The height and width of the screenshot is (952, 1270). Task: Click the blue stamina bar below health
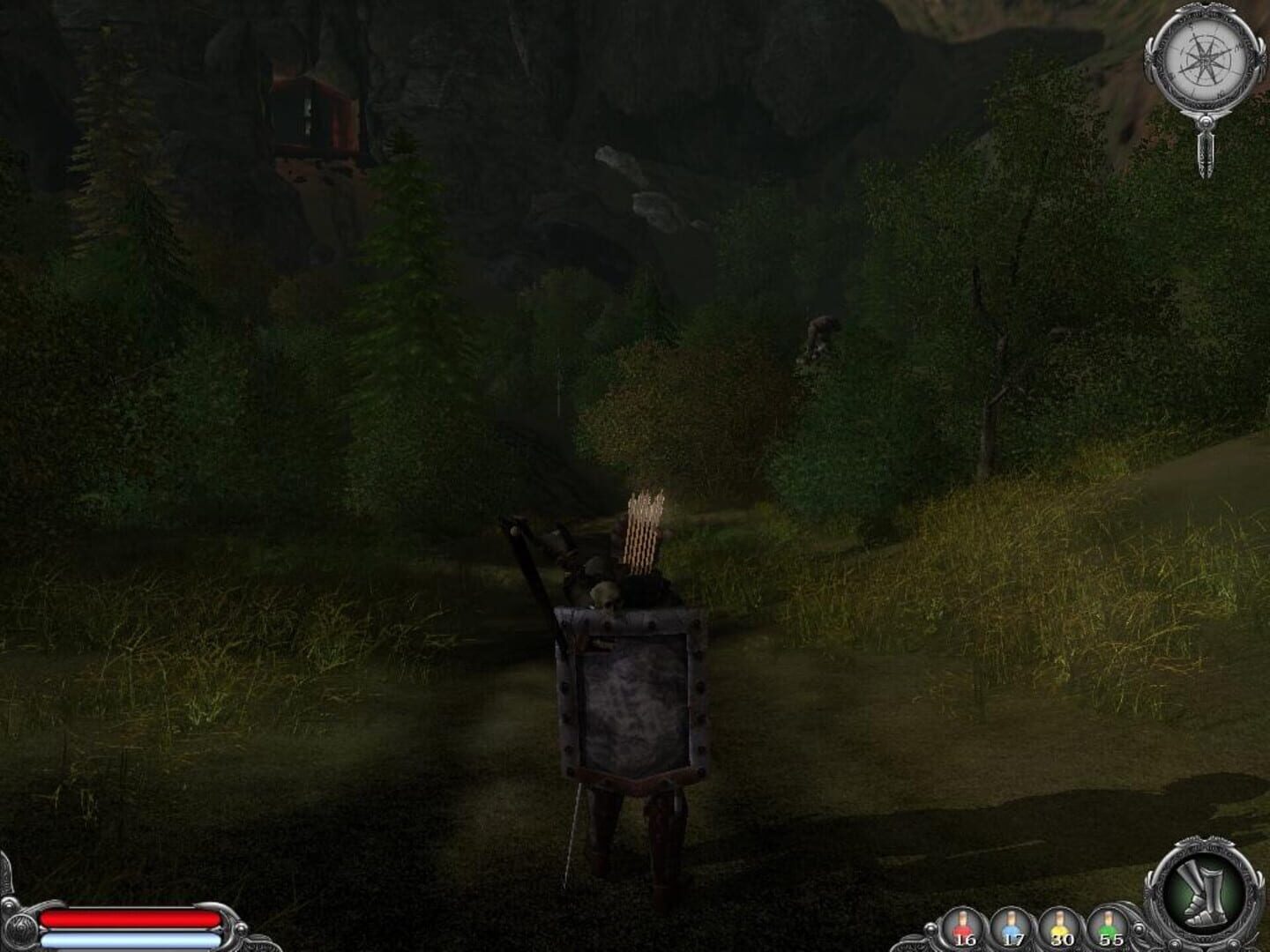coord(132,939)
